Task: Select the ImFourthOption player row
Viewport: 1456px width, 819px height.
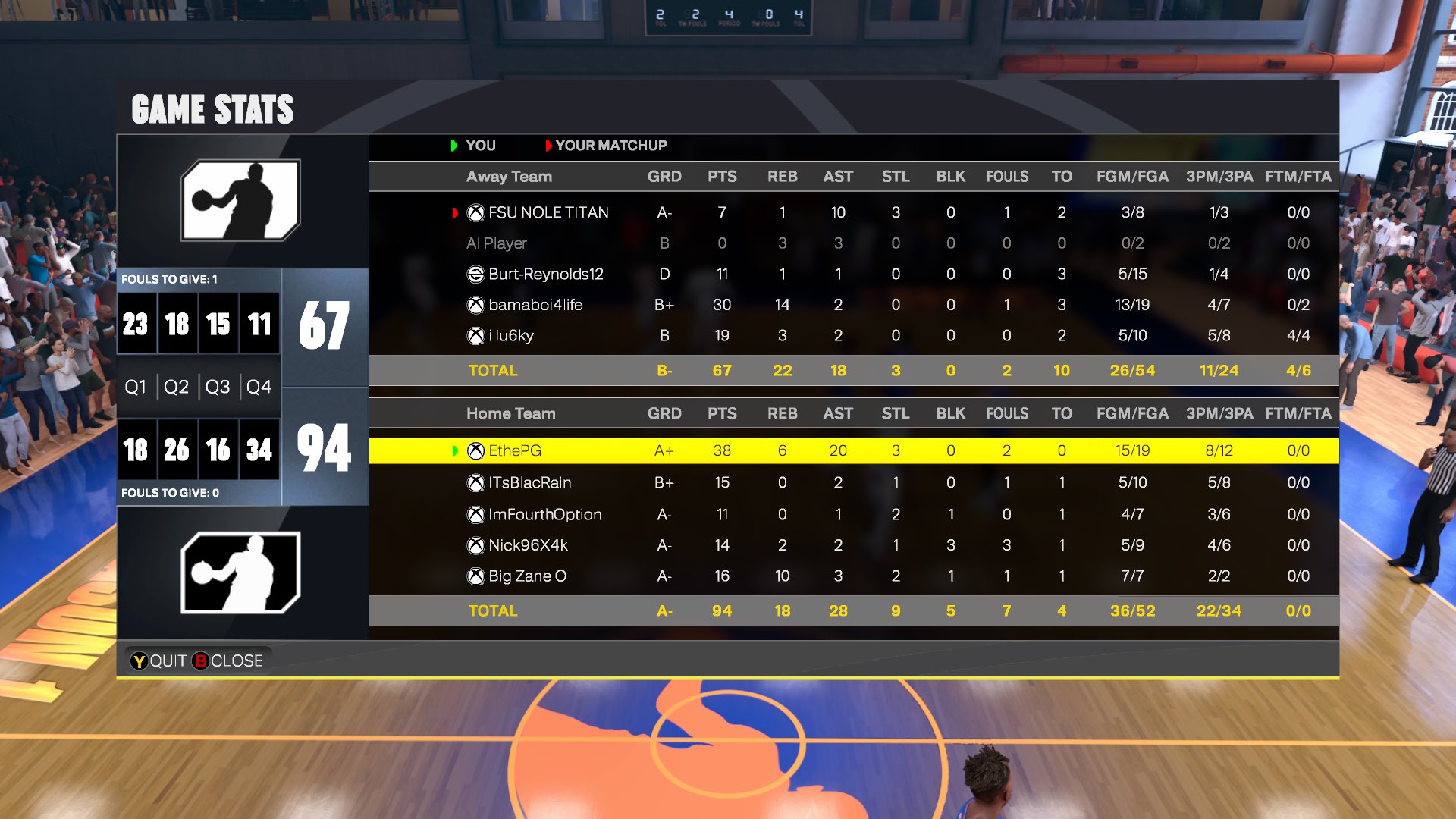Action: 544,514
